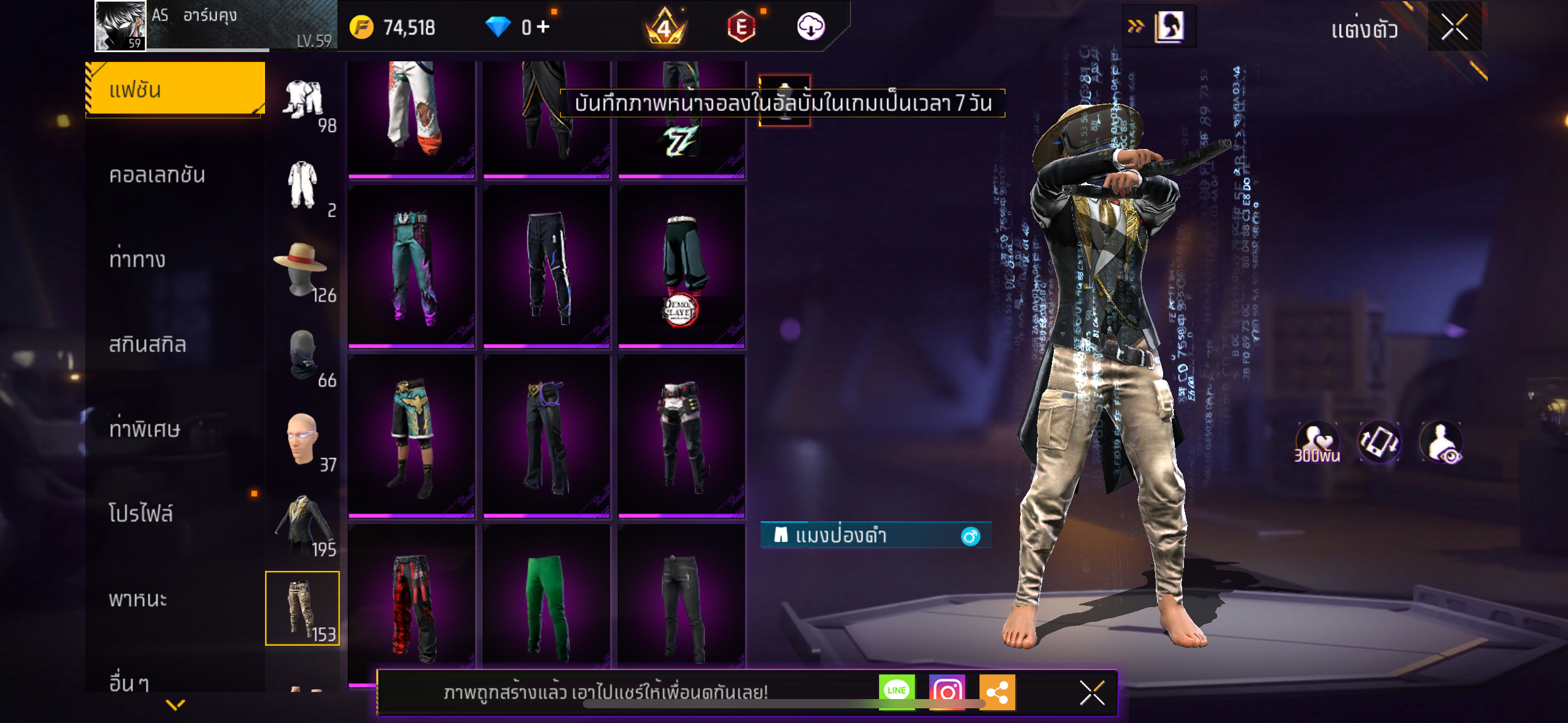Open the cloud download icon
The height and width of the screenshot is (723, 1568).
810,27
